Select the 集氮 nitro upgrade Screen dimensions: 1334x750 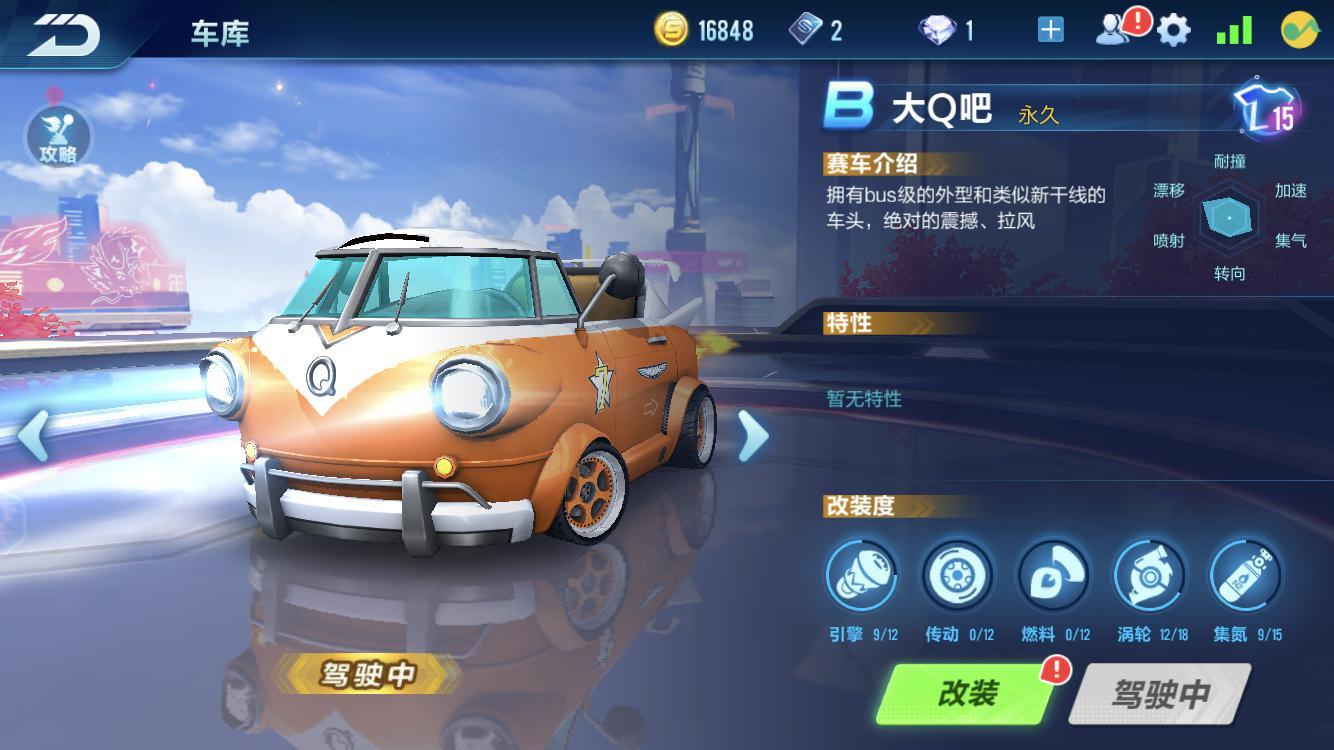[1245, 577]
